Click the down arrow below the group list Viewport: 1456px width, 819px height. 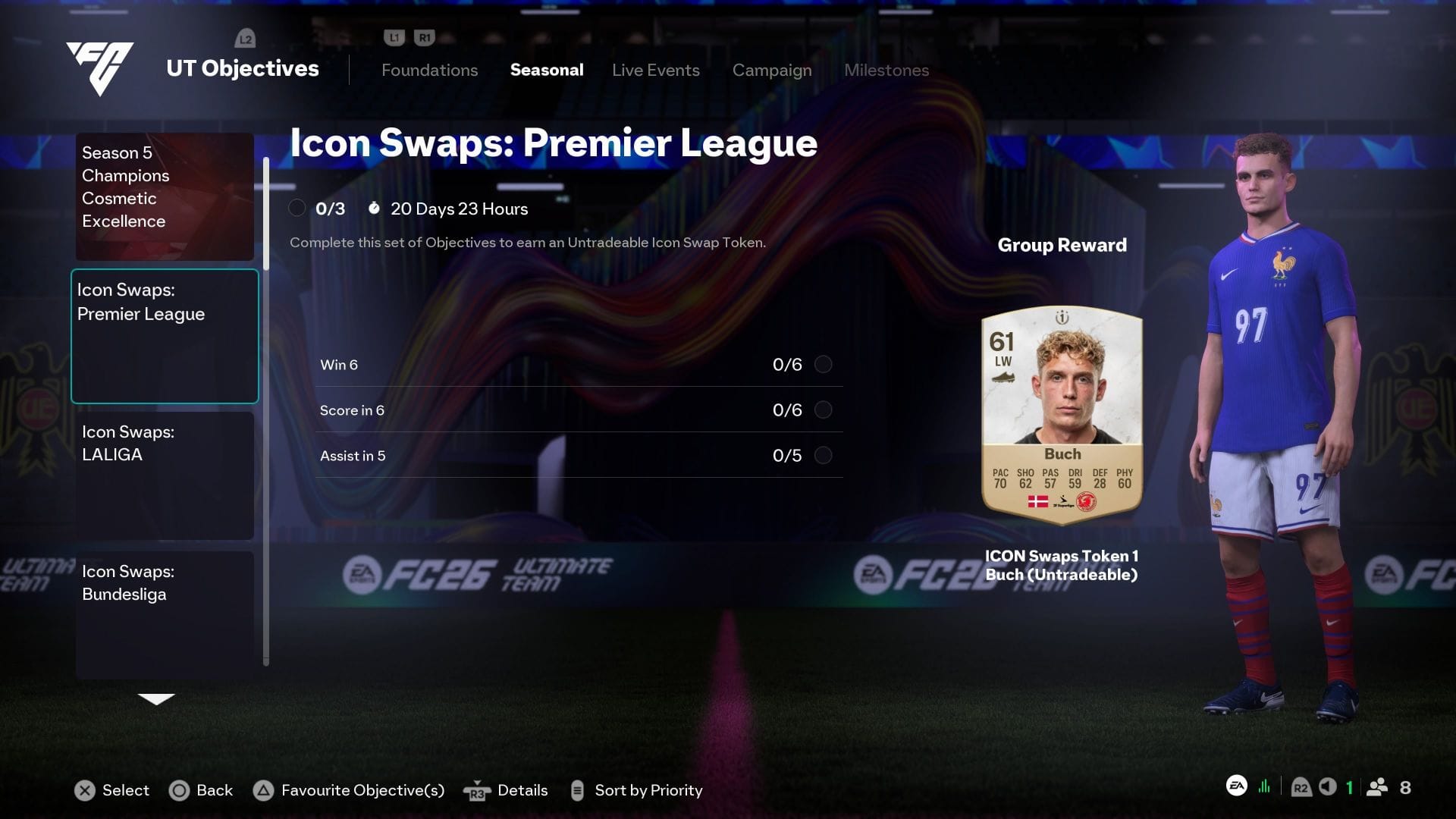click(x=156, y=699)
